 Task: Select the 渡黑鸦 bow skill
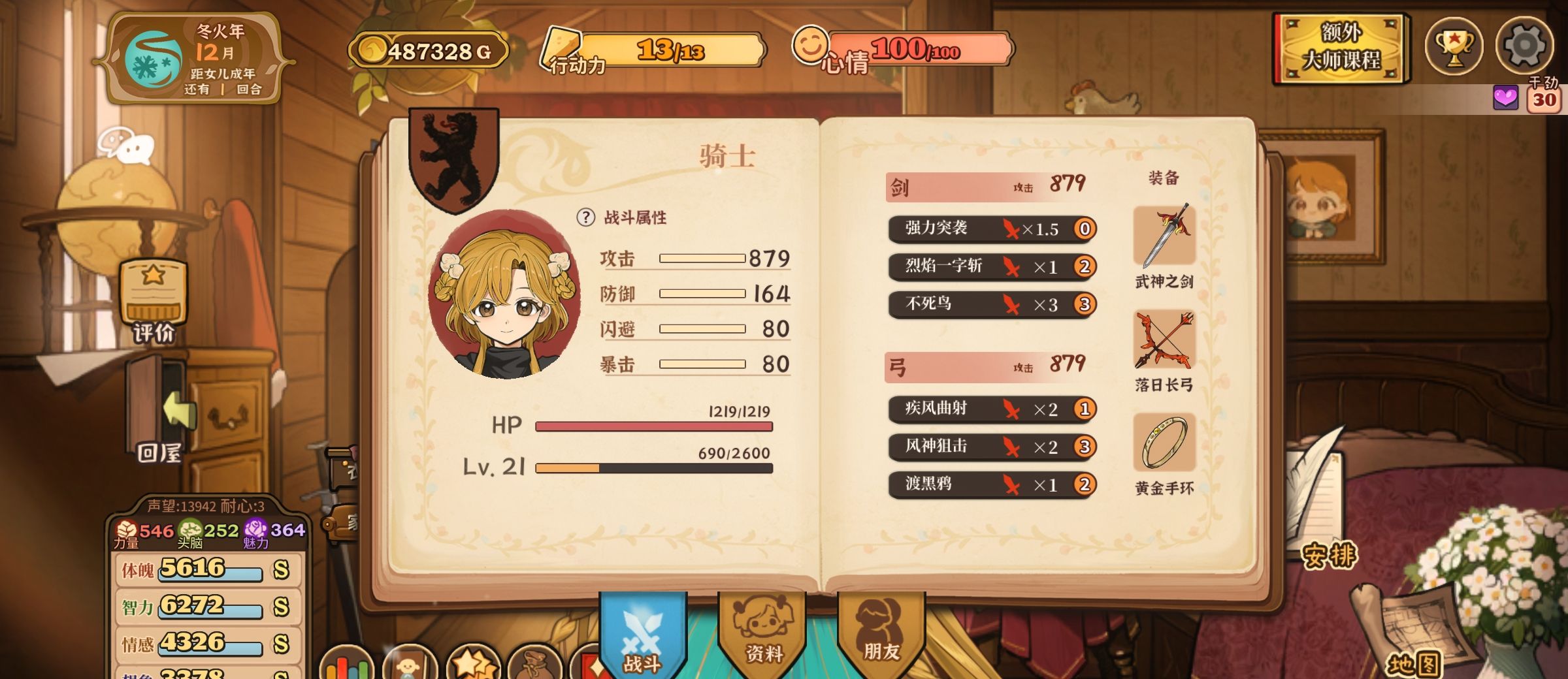[991, 484]
